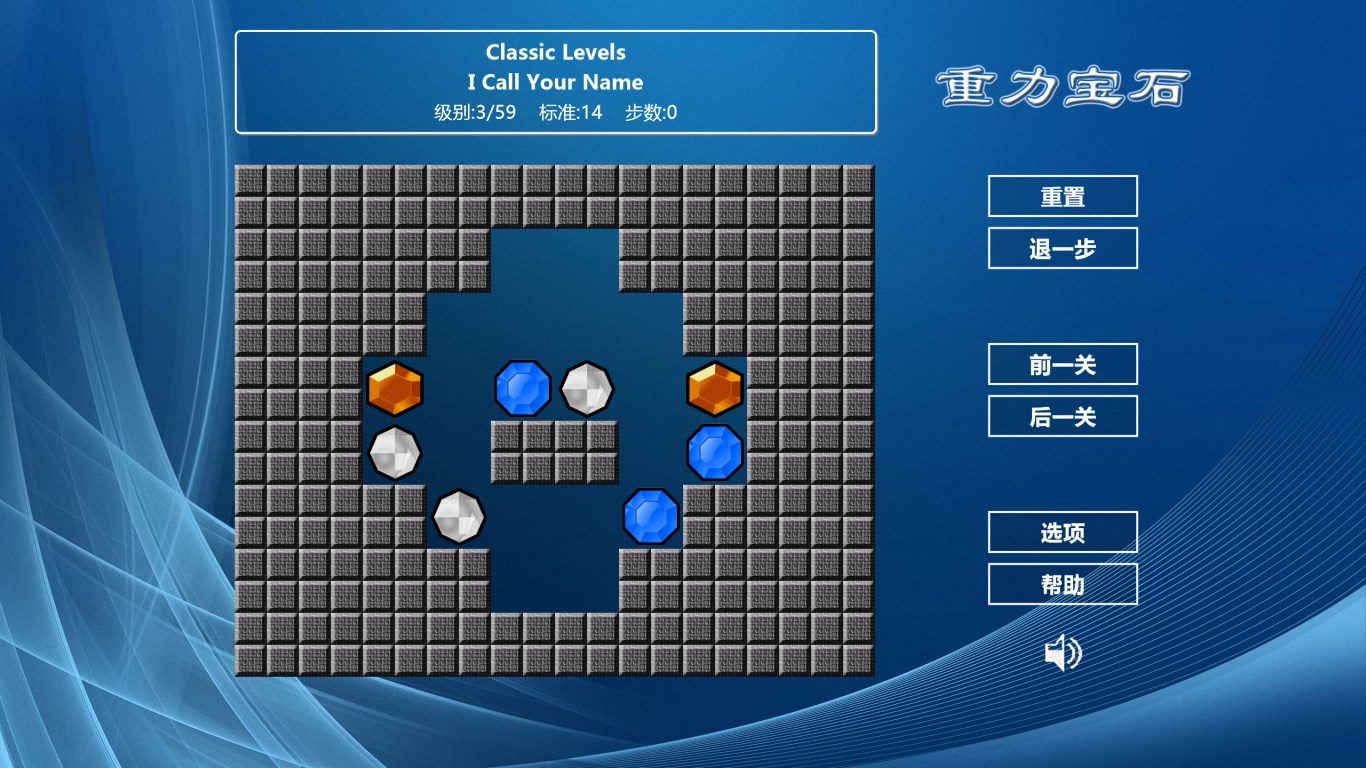Show the 帮助 (Help) screen

coord(1062,584)
